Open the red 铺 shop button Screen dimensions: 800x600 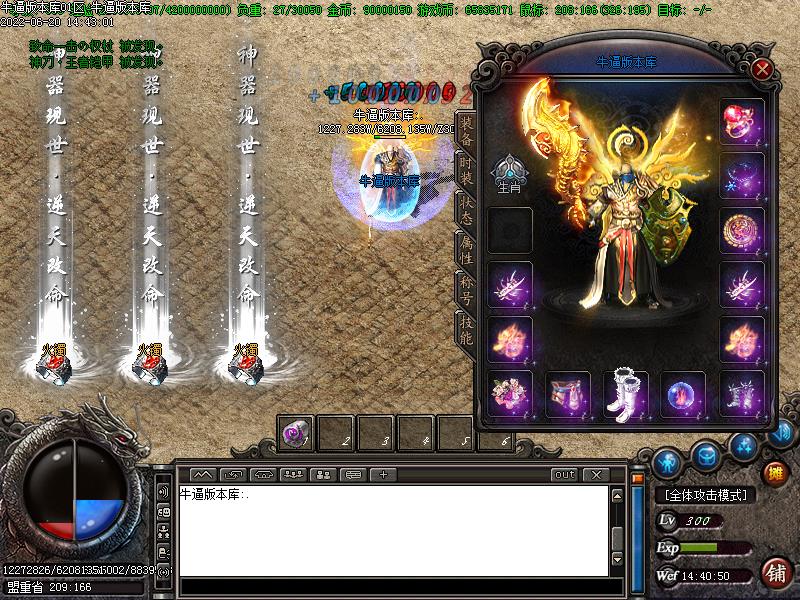pos(774,572)
